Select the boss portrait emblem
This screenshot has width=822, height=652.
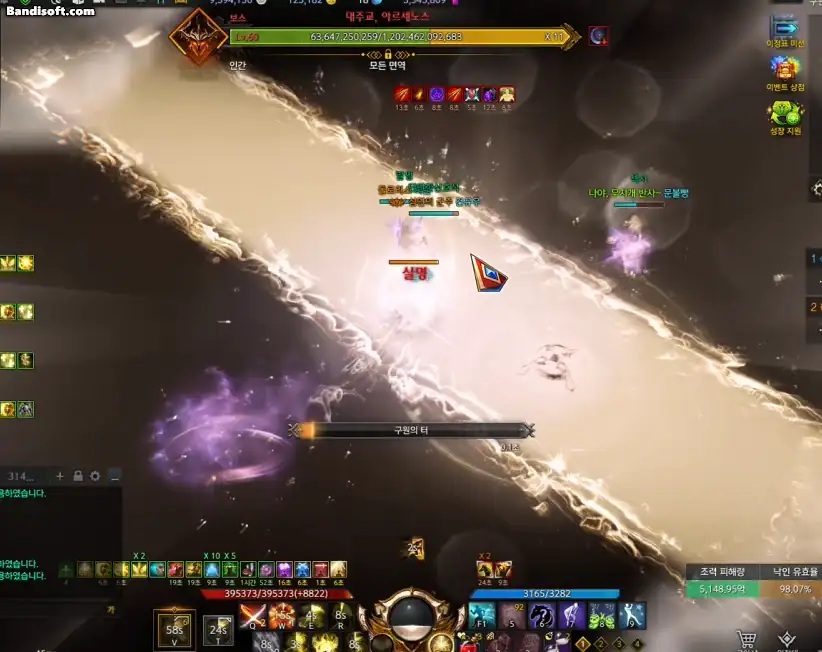tap(197, 36)
